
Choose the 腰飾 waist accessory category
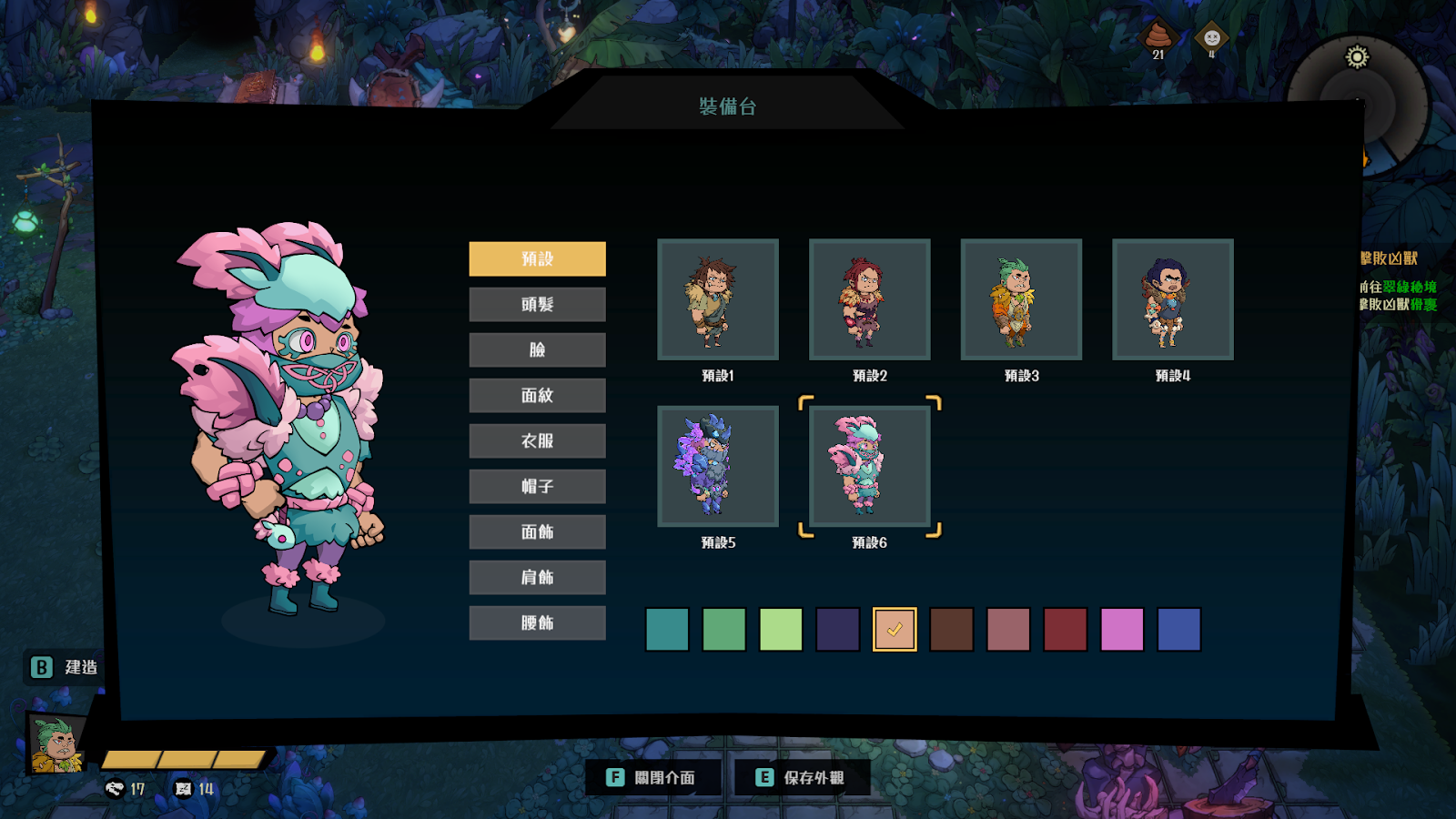pos(537,622)
